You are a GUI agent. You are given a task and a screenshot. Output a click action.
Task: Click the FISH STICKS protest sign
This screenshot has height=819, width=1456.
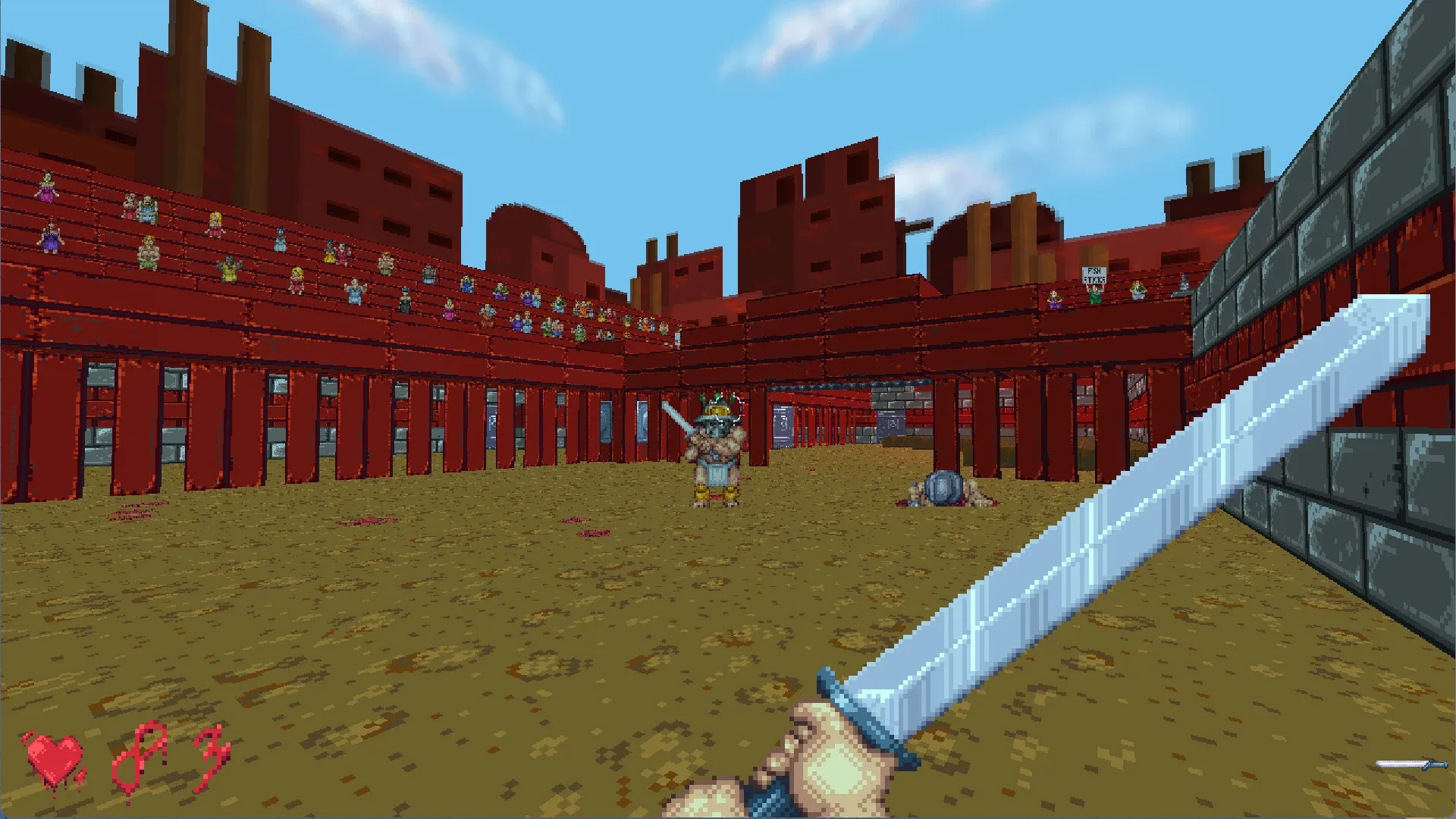(x=1094, y=275)
